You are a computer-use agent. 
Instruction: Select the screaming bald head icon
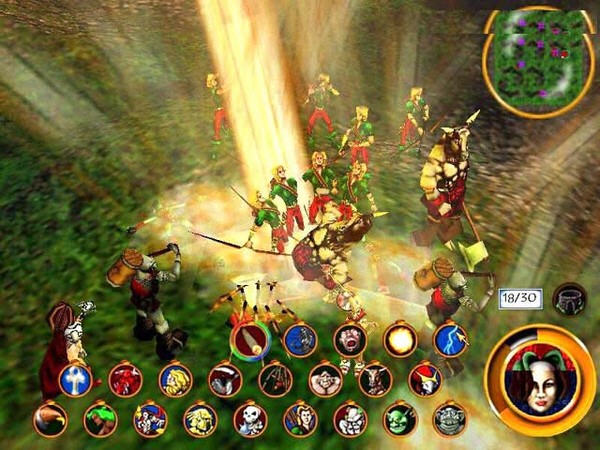(x=350, y=340)
